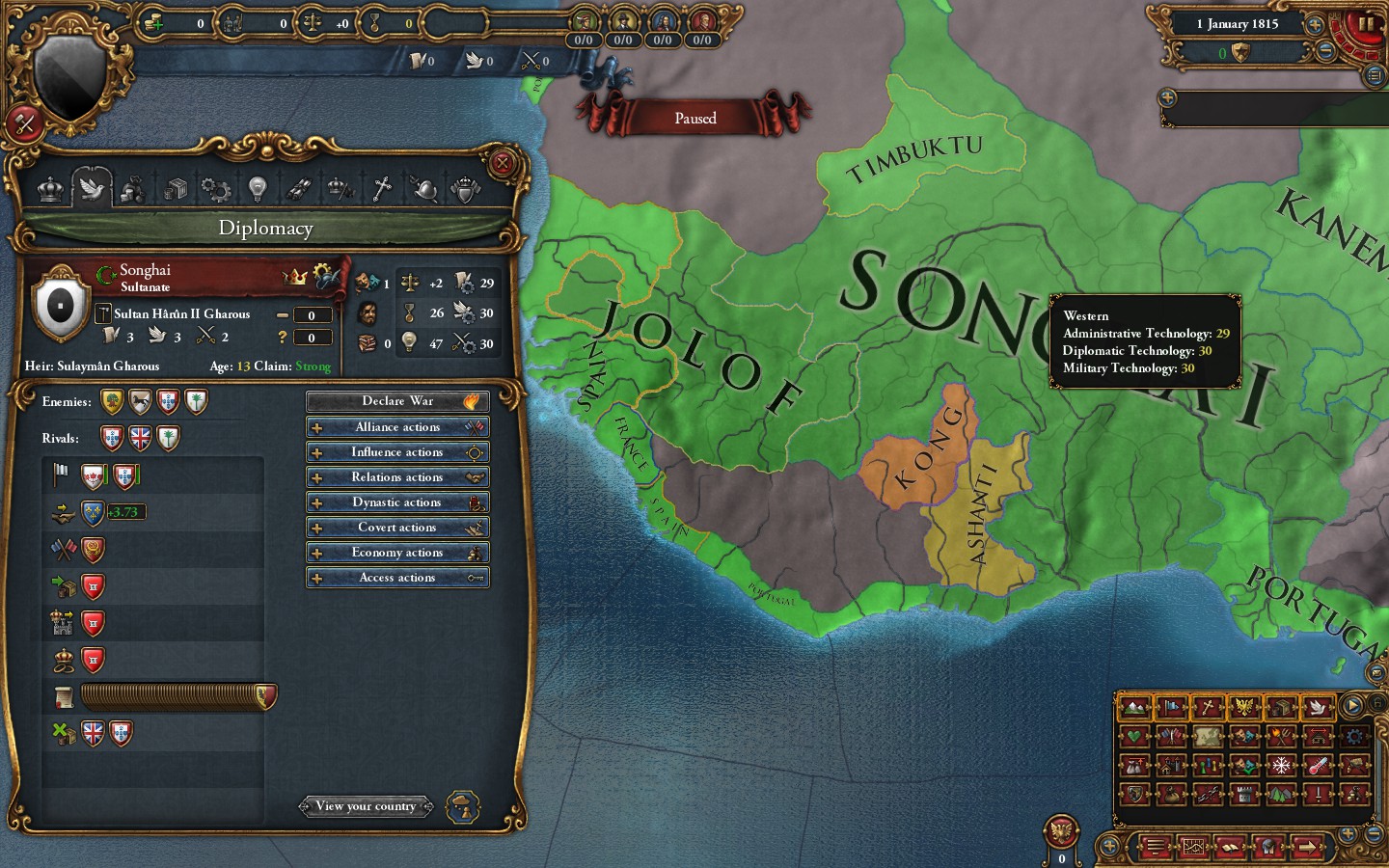Select the religious mapmode cross icon

1207,707
